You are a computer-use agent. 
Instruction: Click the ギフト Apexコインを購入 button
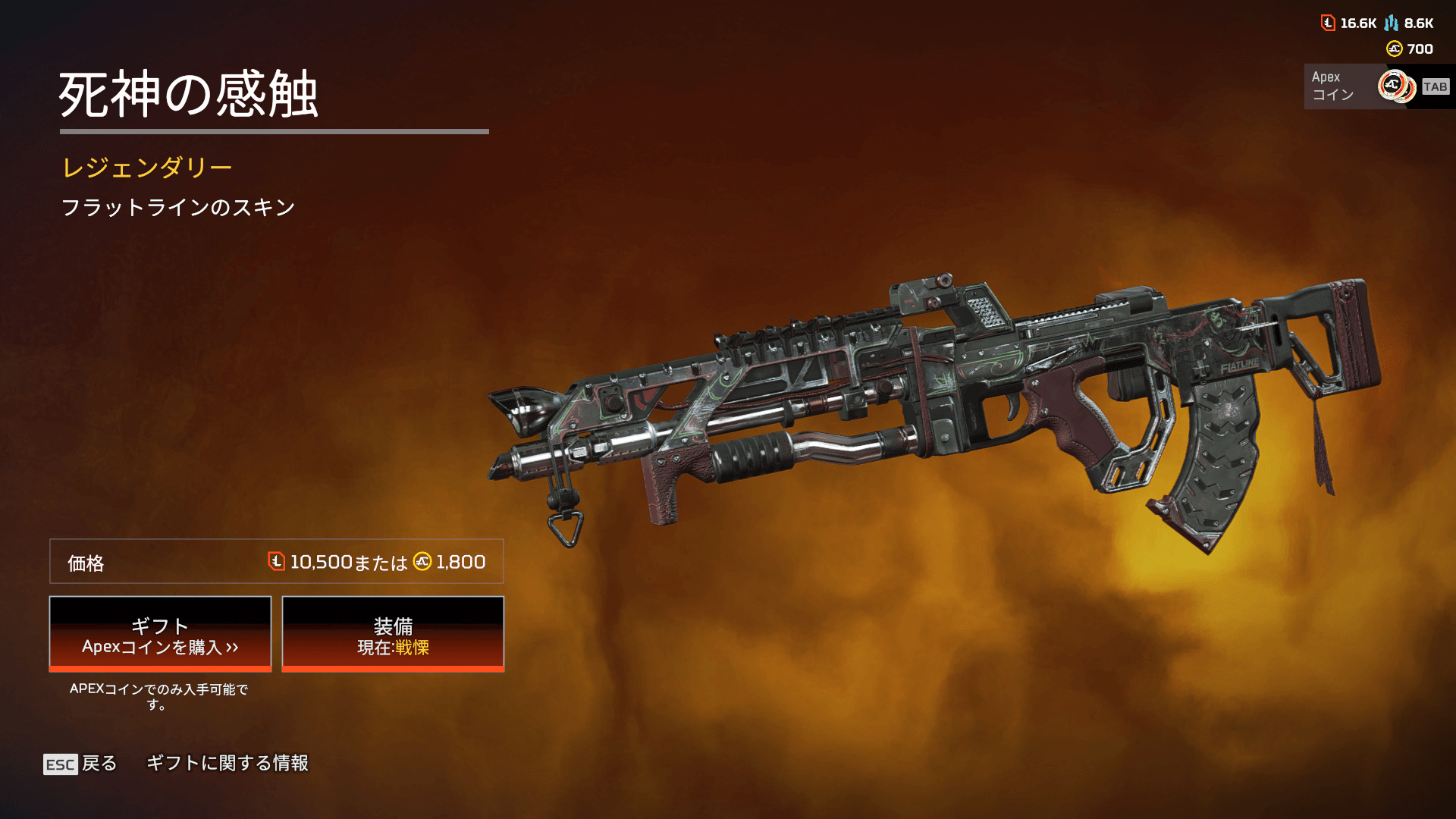tap(160, 634)
